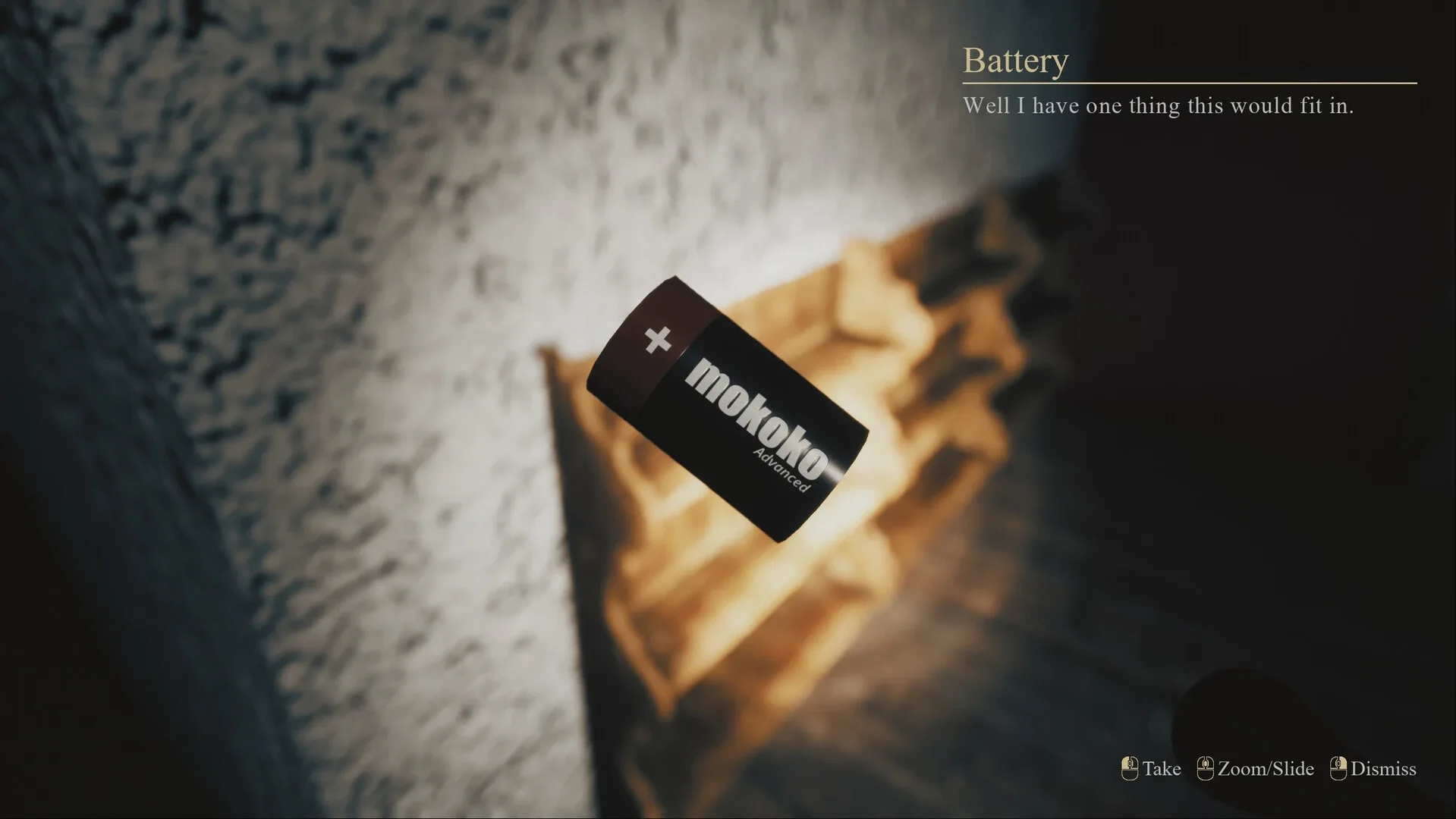Click the middle mouse icon beside Zoom/Slide
This screenshot has height=819, width=1456.
pos(1206,768)
